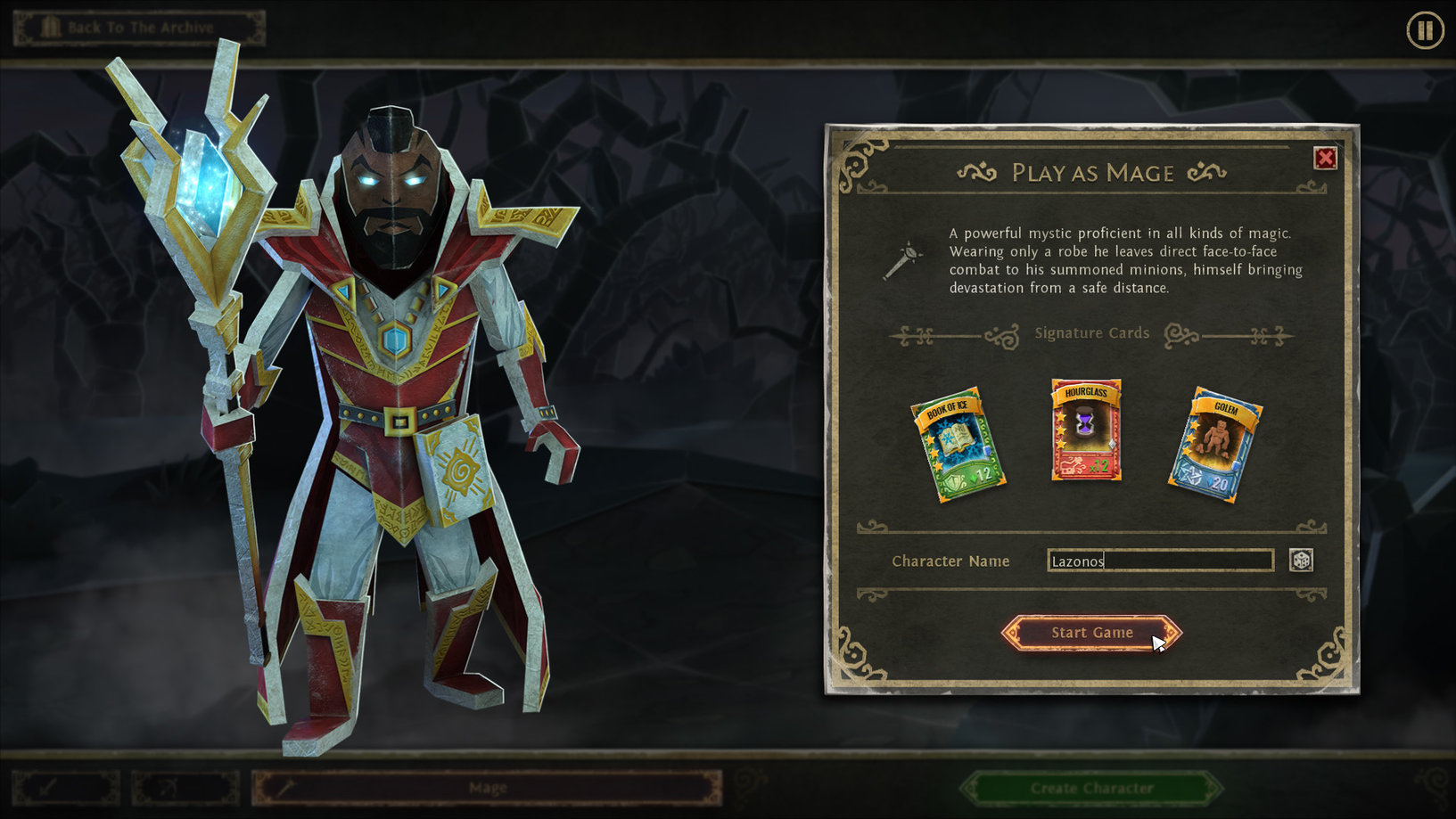The height and width of the screenshot is (819, 1456).
Task: Switch to the bow class tab
Action: pos(185,788)
